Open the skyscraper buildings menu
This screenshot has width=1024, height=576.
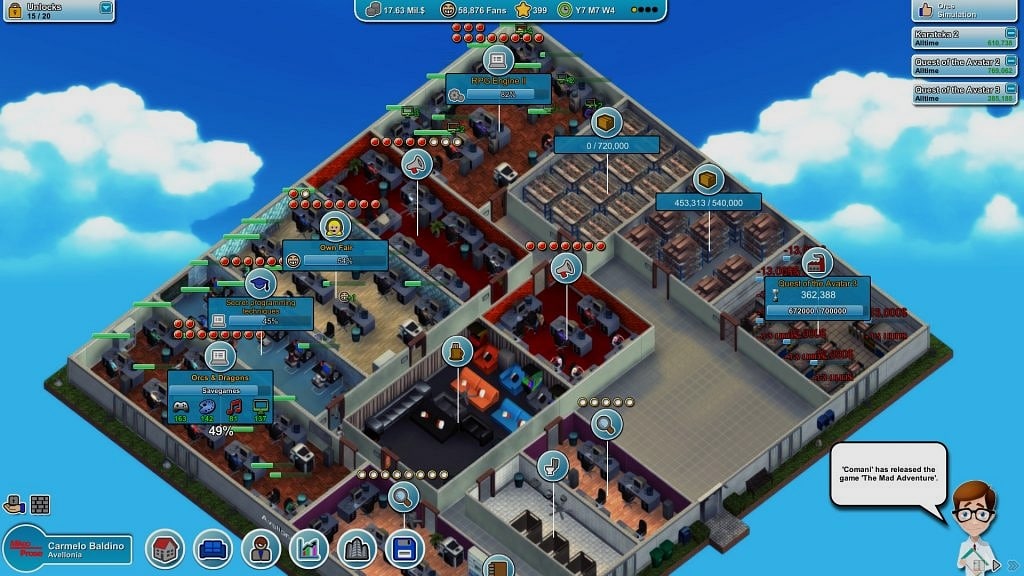tap(357, 548)
